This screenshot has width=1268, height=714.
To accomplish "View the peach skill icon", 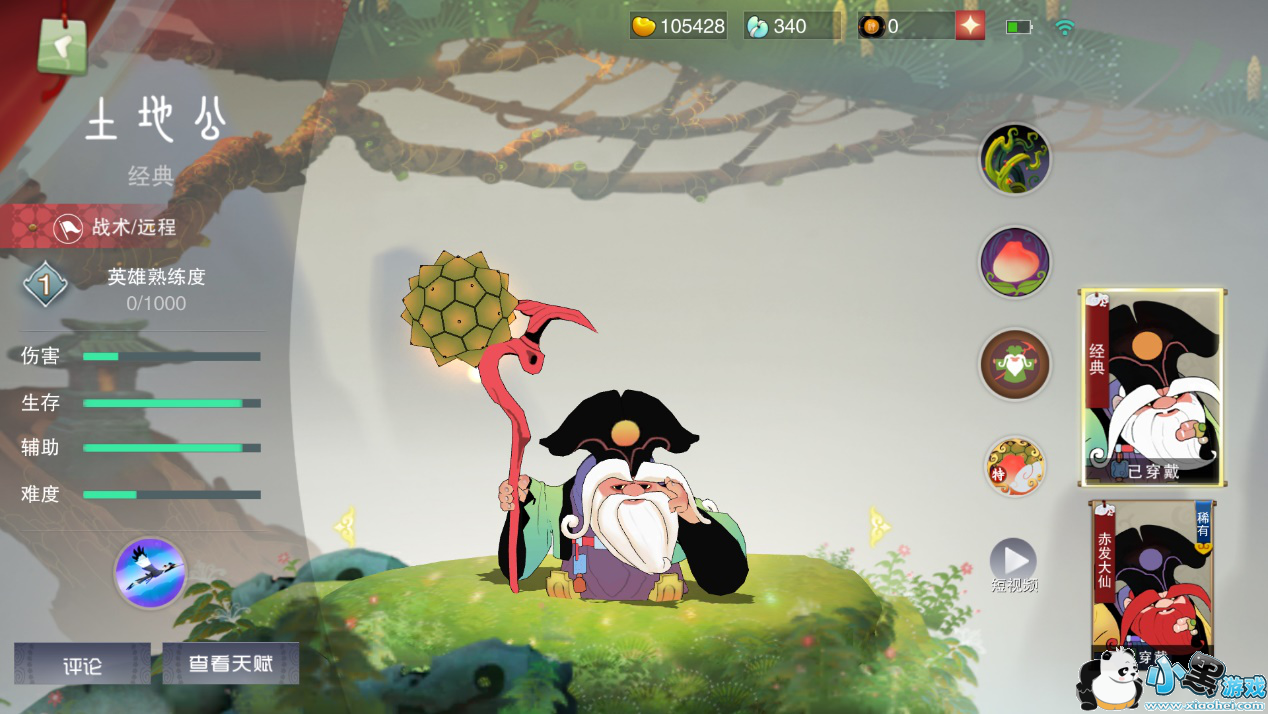I will (x=1014, y=263).
